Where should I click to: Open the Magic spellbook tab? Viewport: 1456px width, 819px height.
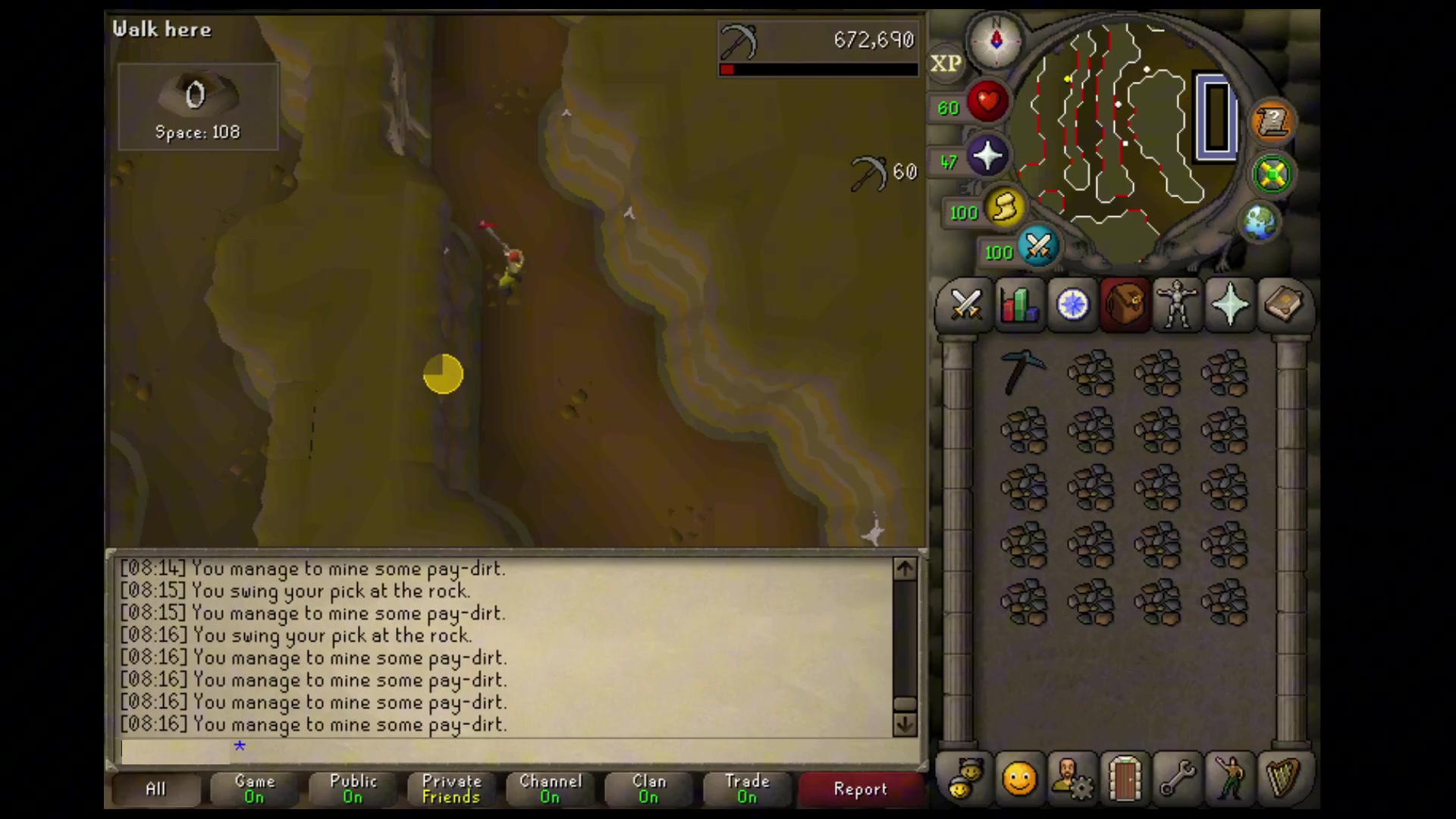pos(1283,305)
